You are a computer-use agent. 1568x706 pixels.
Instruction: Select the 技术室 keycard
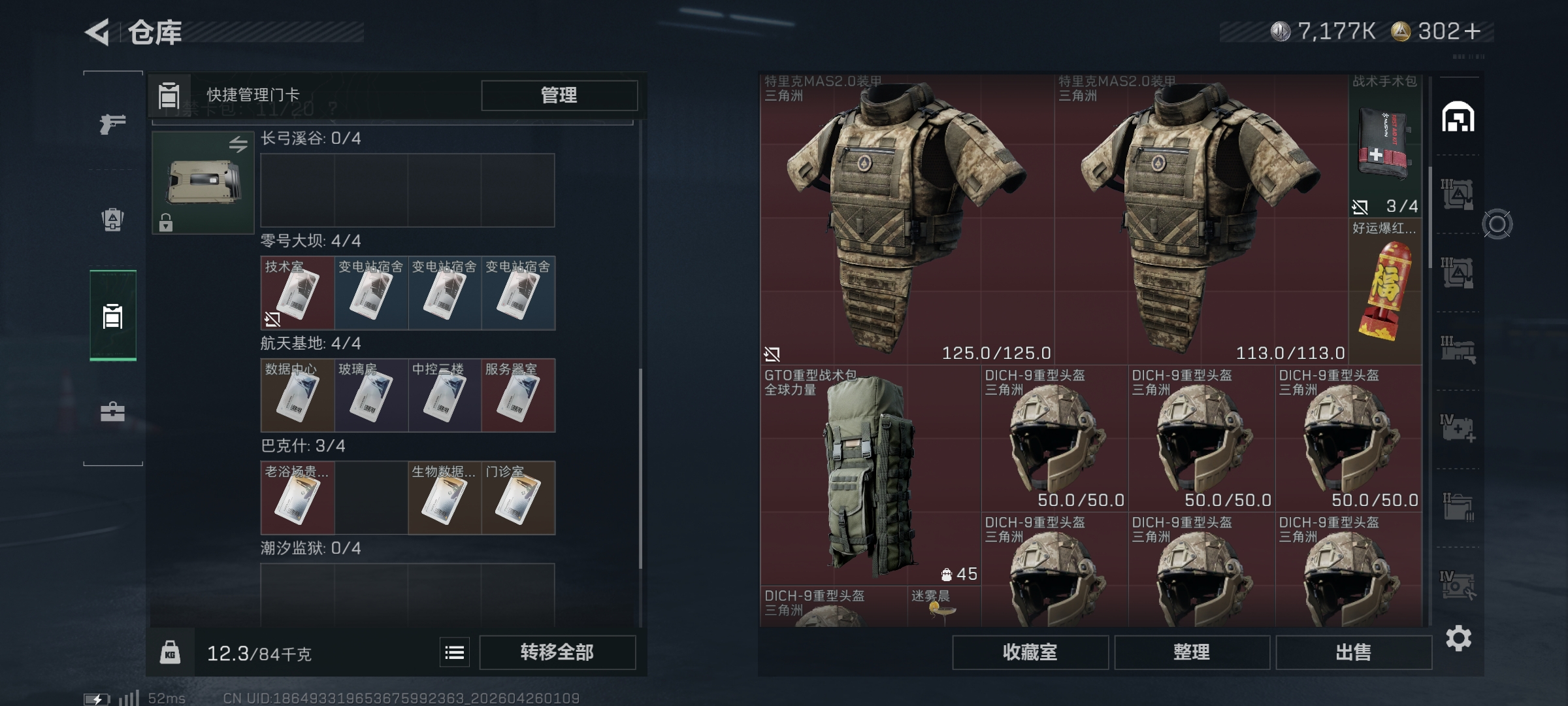point(297,293)
